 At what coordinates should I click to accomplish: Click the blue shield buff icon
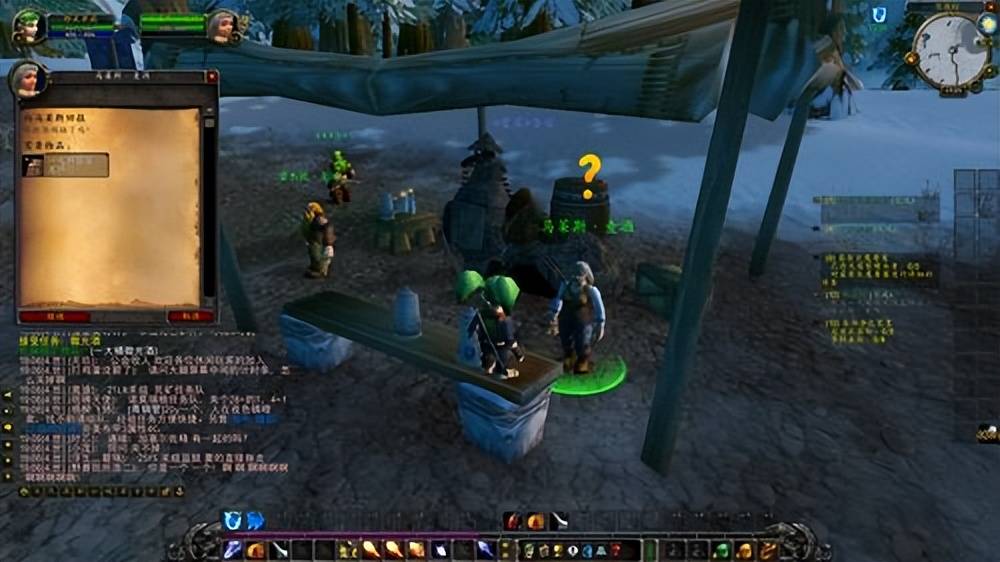tap(879, 15)
